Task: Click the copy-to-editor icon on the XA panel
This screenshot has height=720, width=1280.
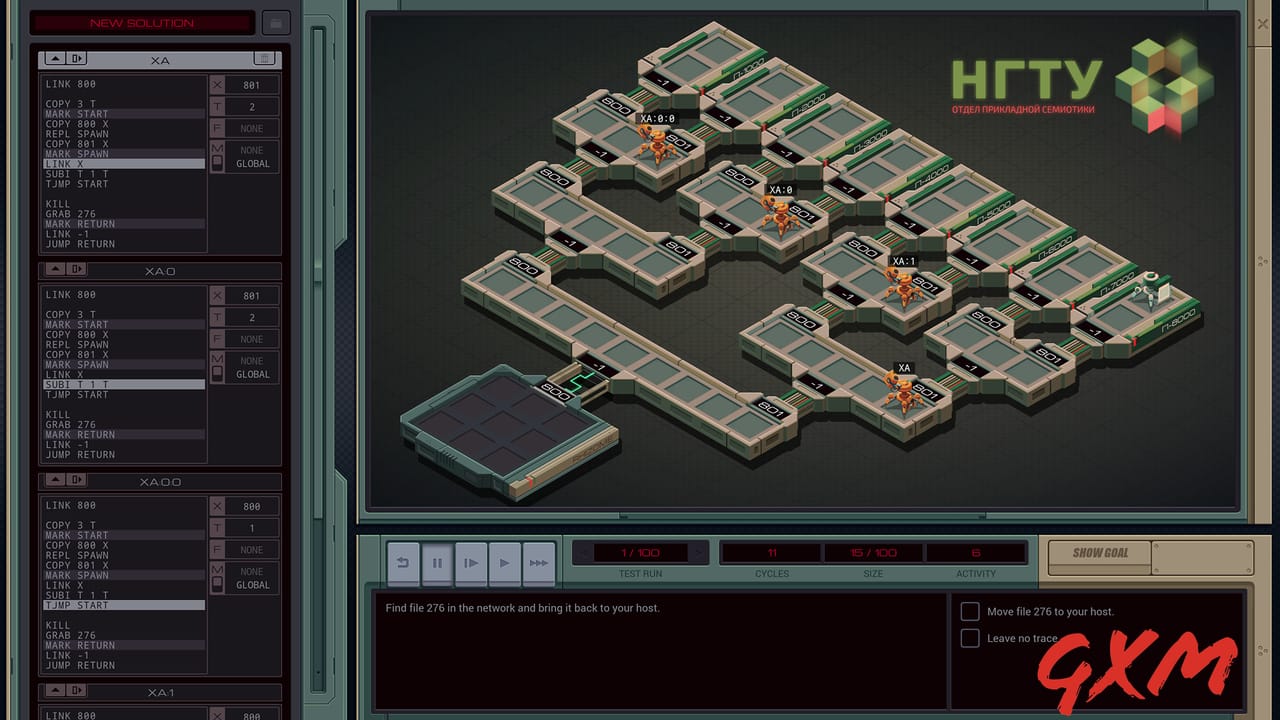Action: pos(77,59)
